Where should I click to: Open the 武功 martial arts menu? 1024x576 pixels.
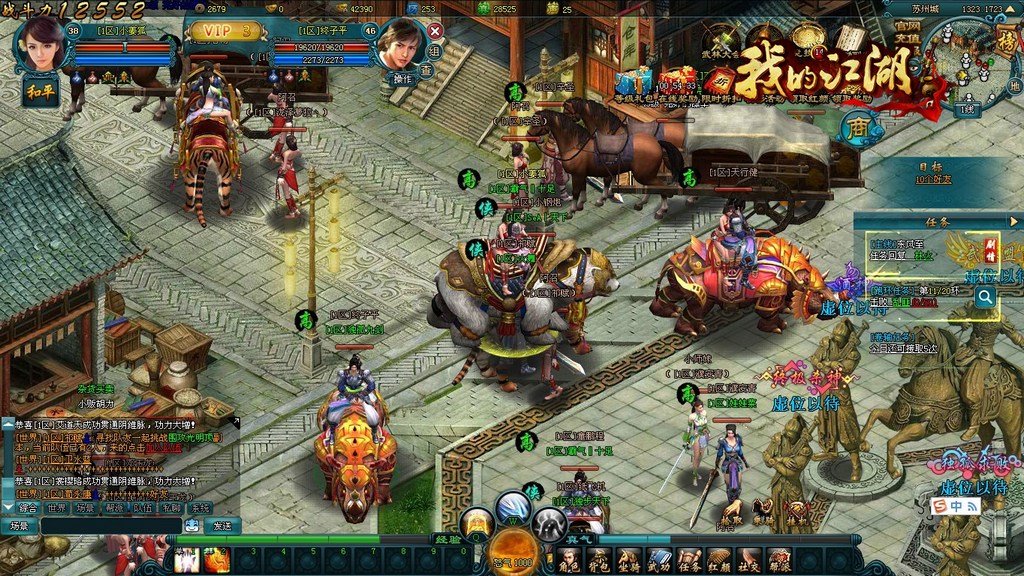pyautogui.click(x=659, y=560)
